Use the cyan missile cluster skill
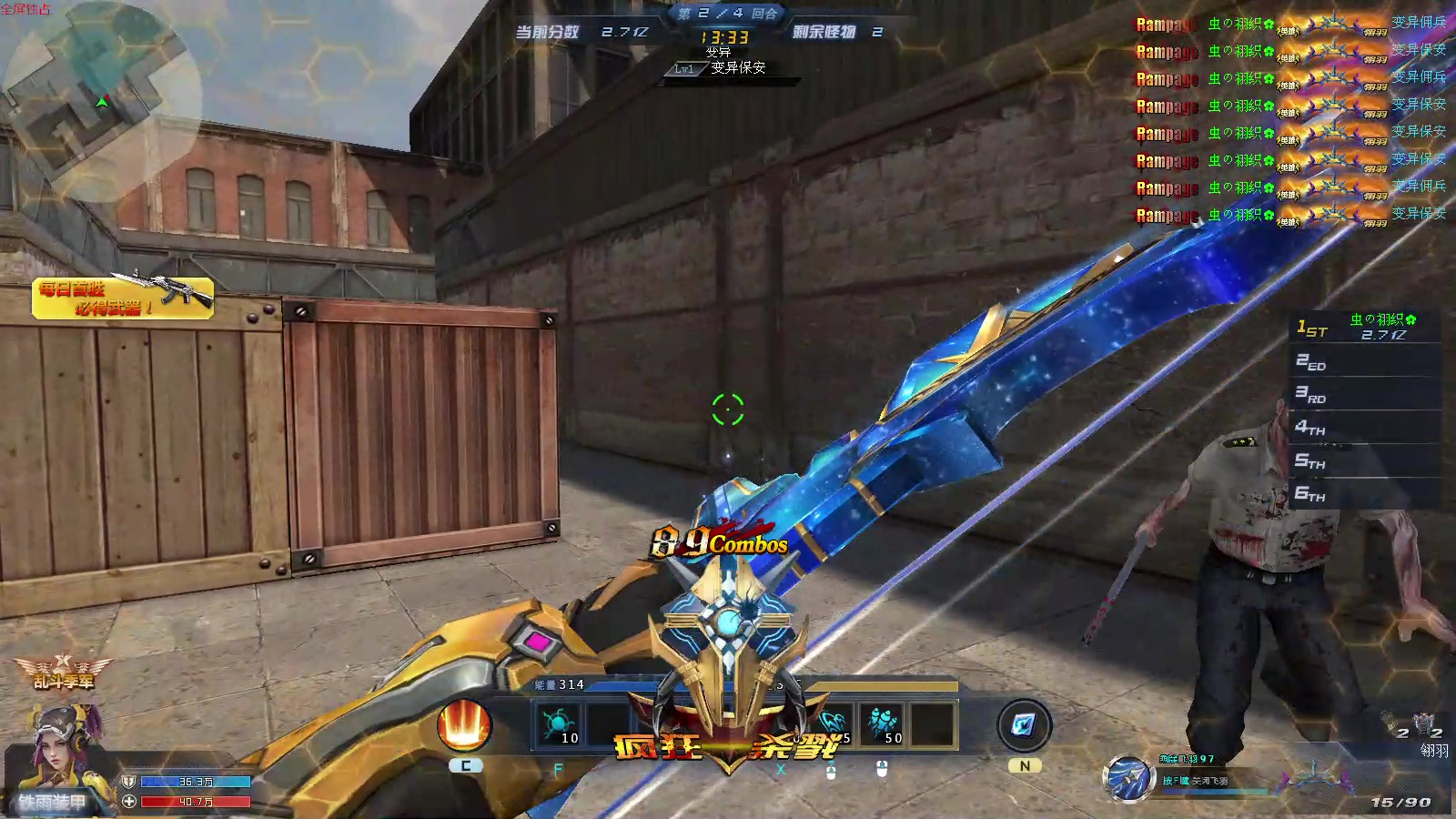1456x819 pixels. pos(883,725)
